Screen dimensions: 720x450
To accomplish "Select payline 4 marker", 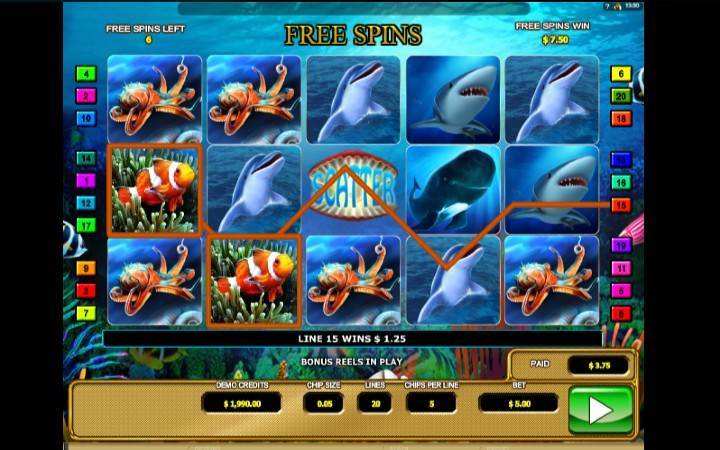I will [x=86, y=73].
